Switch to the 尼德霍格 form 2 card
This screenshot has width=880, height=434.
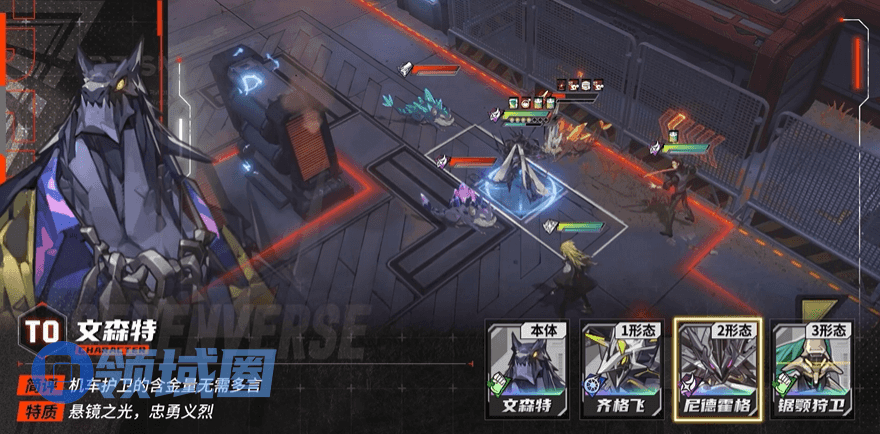tap(716, 369)
